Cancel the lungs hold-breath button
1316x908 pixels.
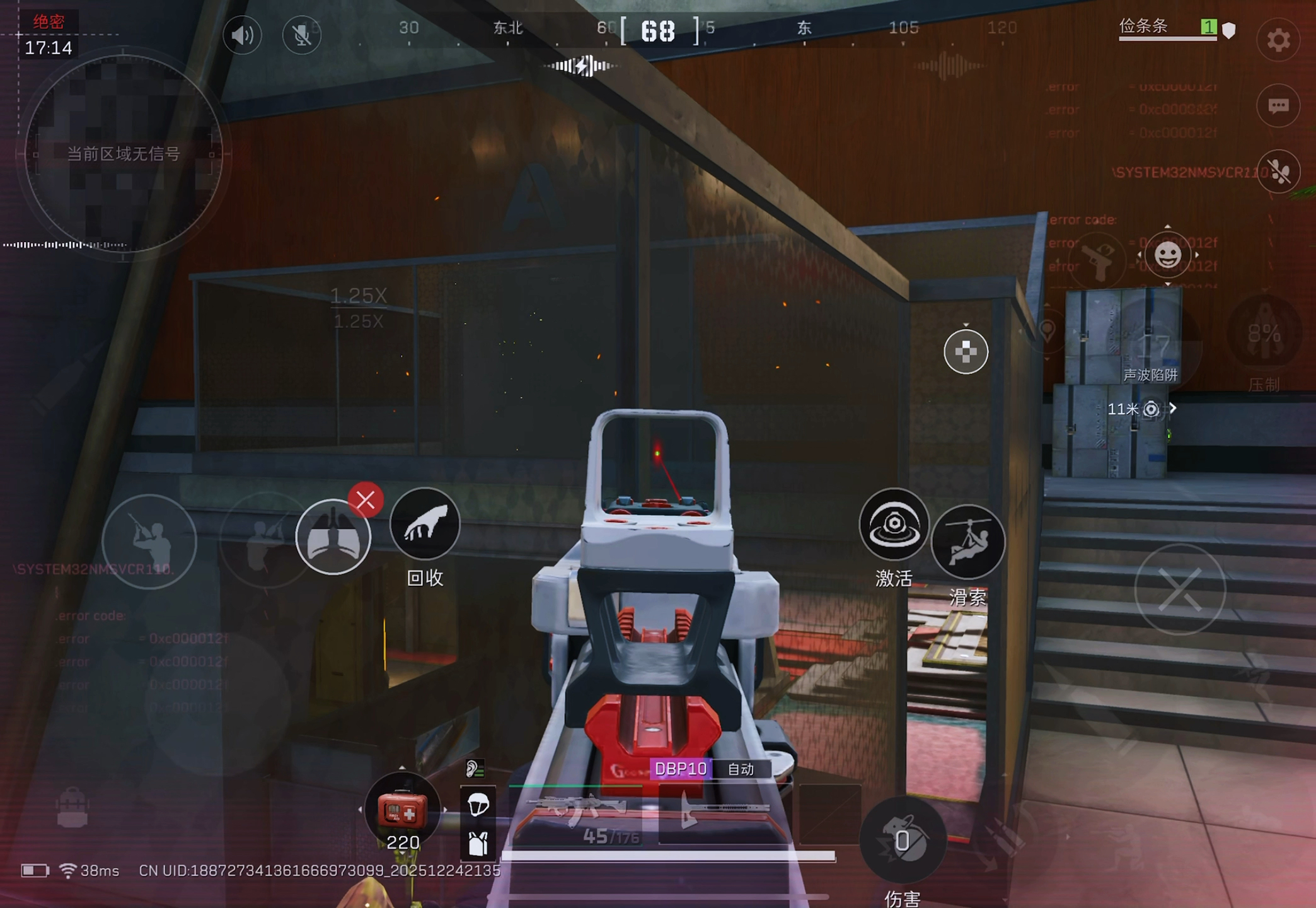[366, 501]
